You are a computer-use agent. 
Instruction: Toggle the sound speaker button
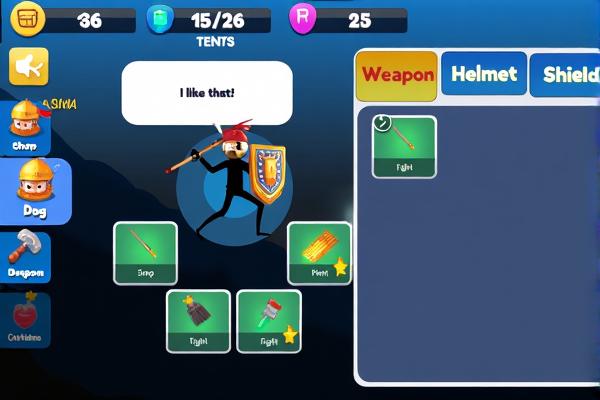(x=29, y=67)
